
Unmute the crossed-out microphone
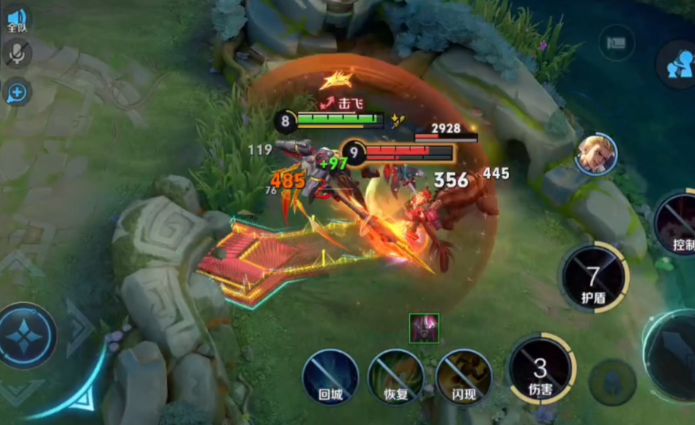(x=17, y=54)
